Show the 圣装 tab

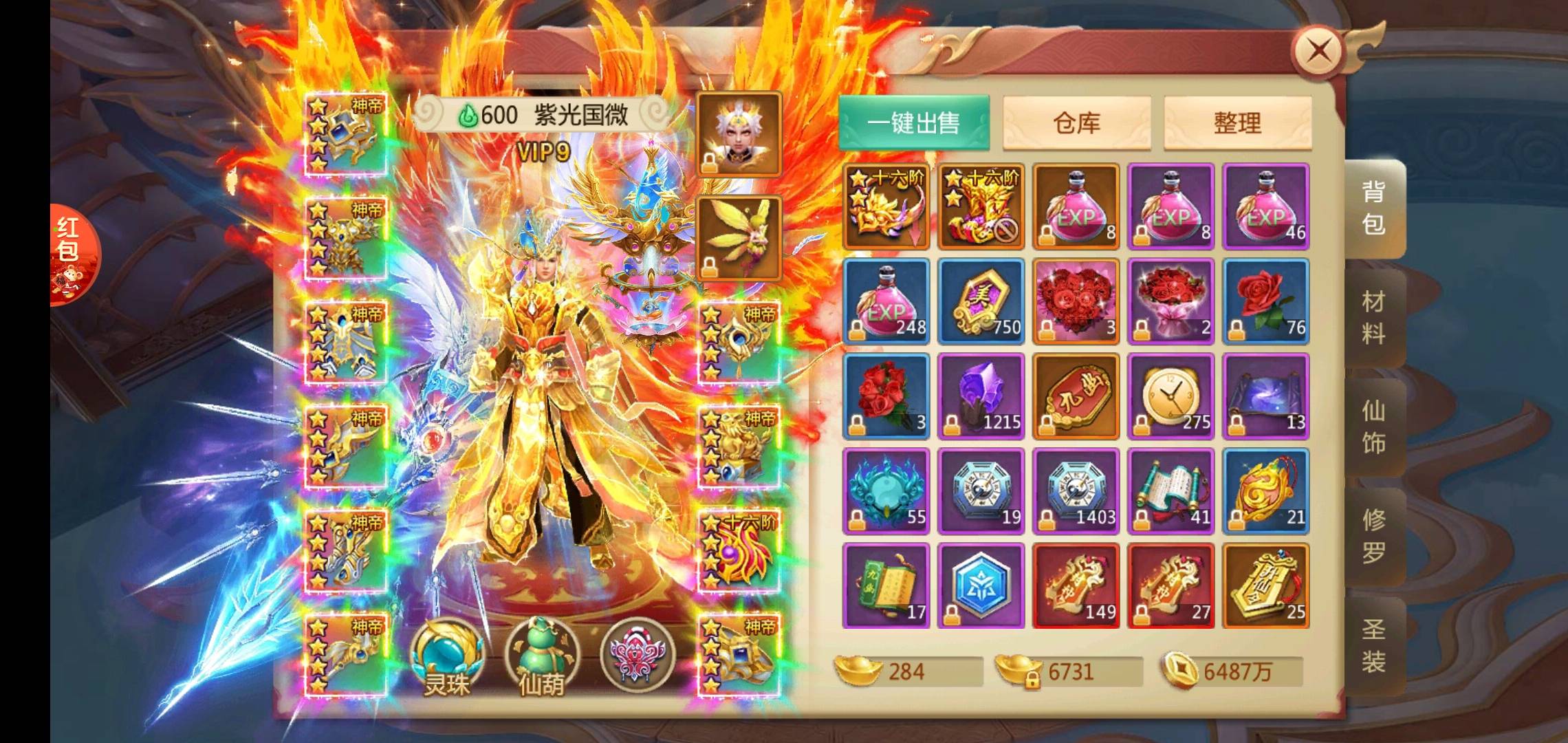click(x=1373, y=646)
